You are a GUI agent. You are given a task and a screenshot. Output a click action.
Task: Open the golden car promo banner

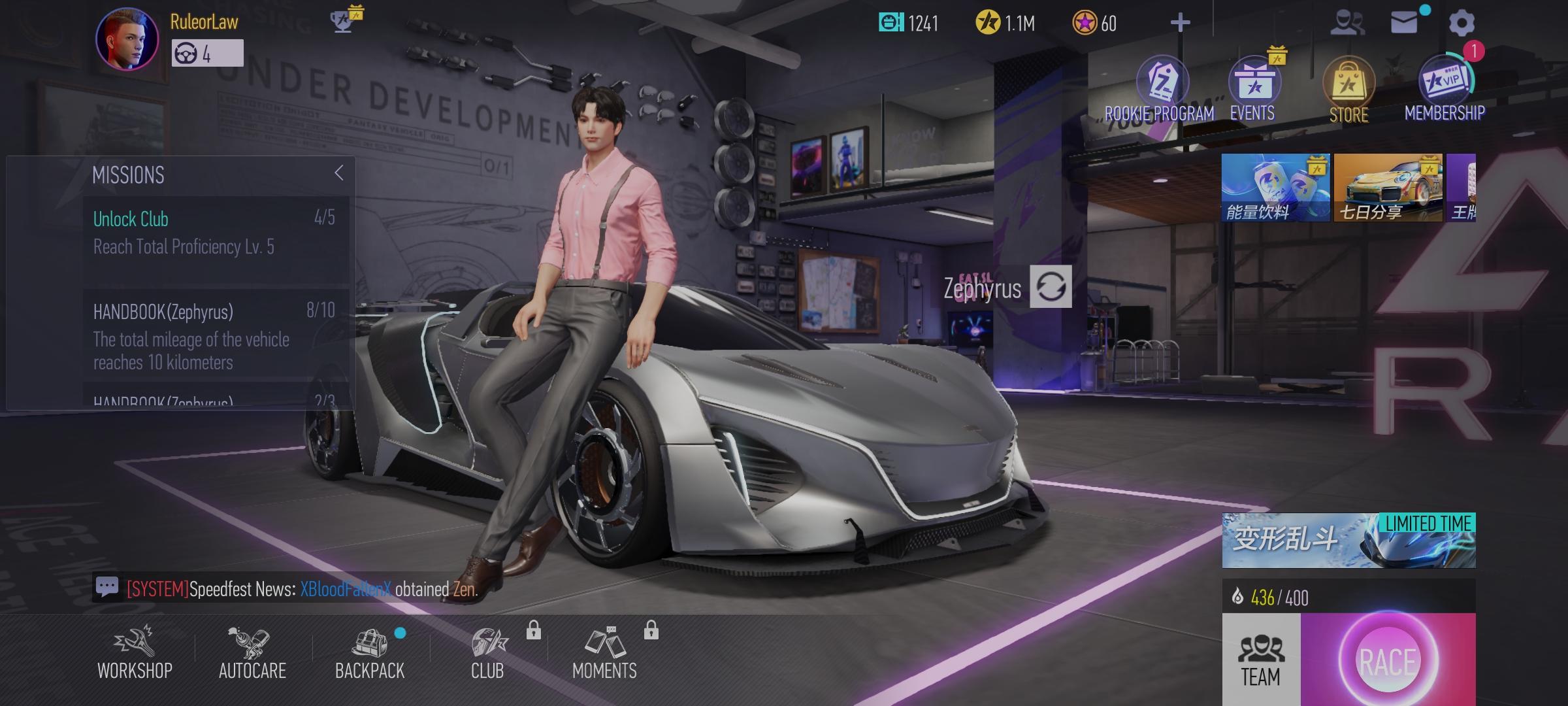tap(1388, 188)
